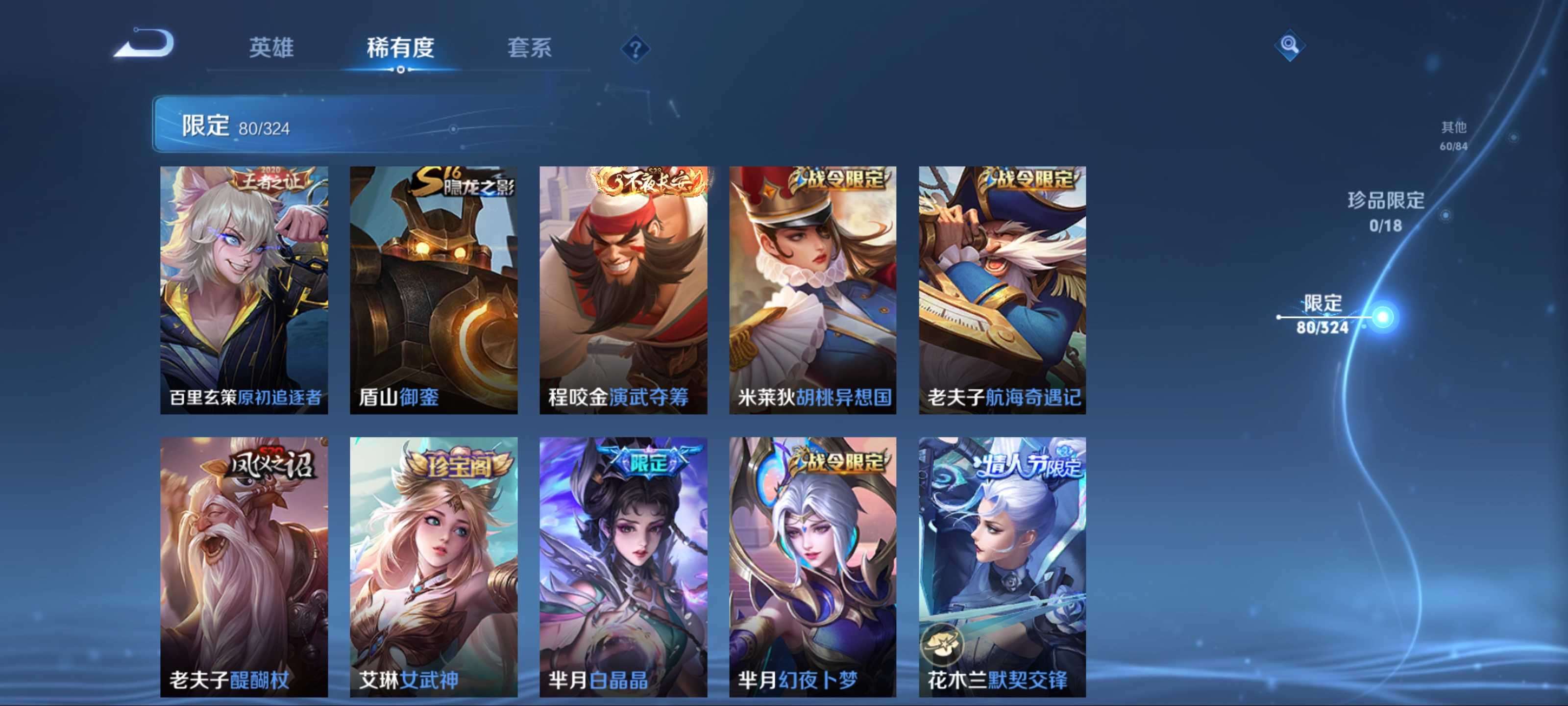Open the 套系 tab
The width and height of the screenshot is (1568, 706).
(x=529, y=48)
